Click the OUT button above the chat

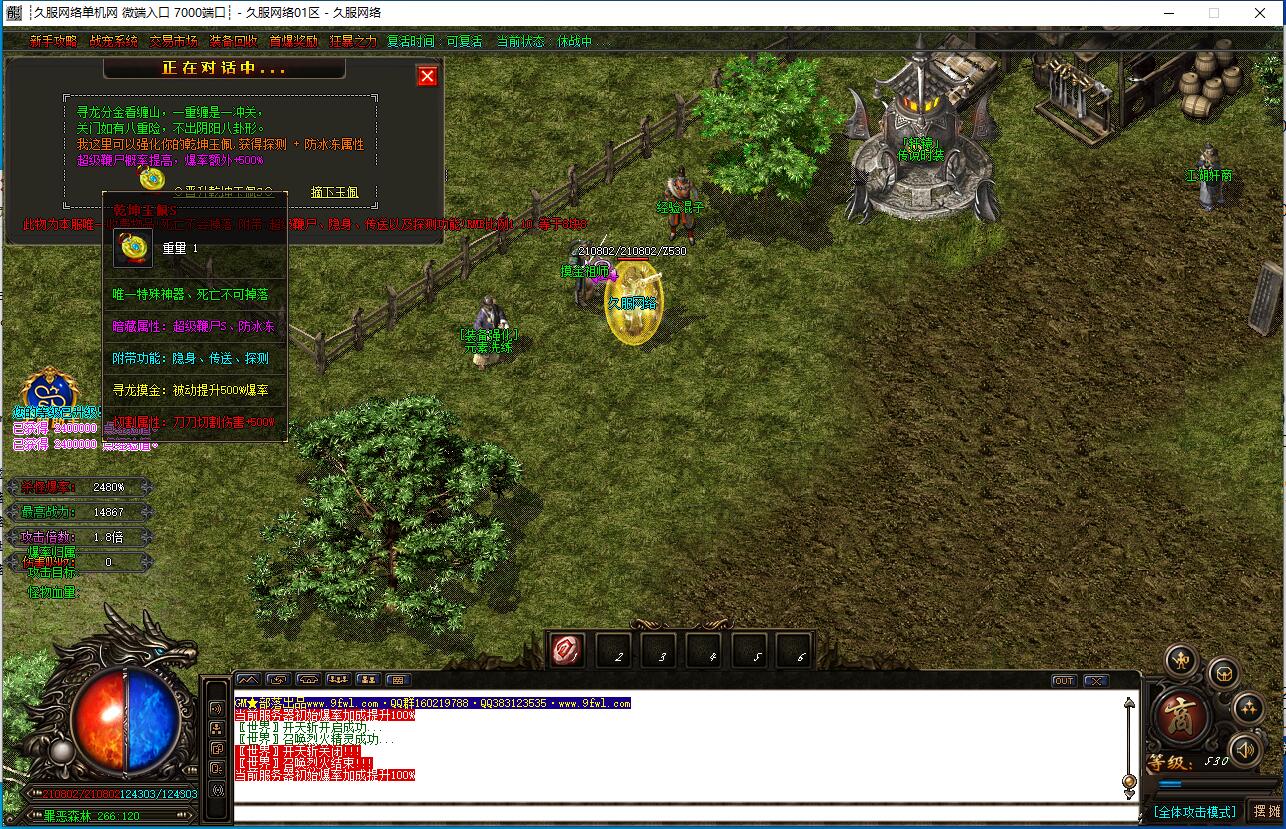click(x=1063, y=681)
